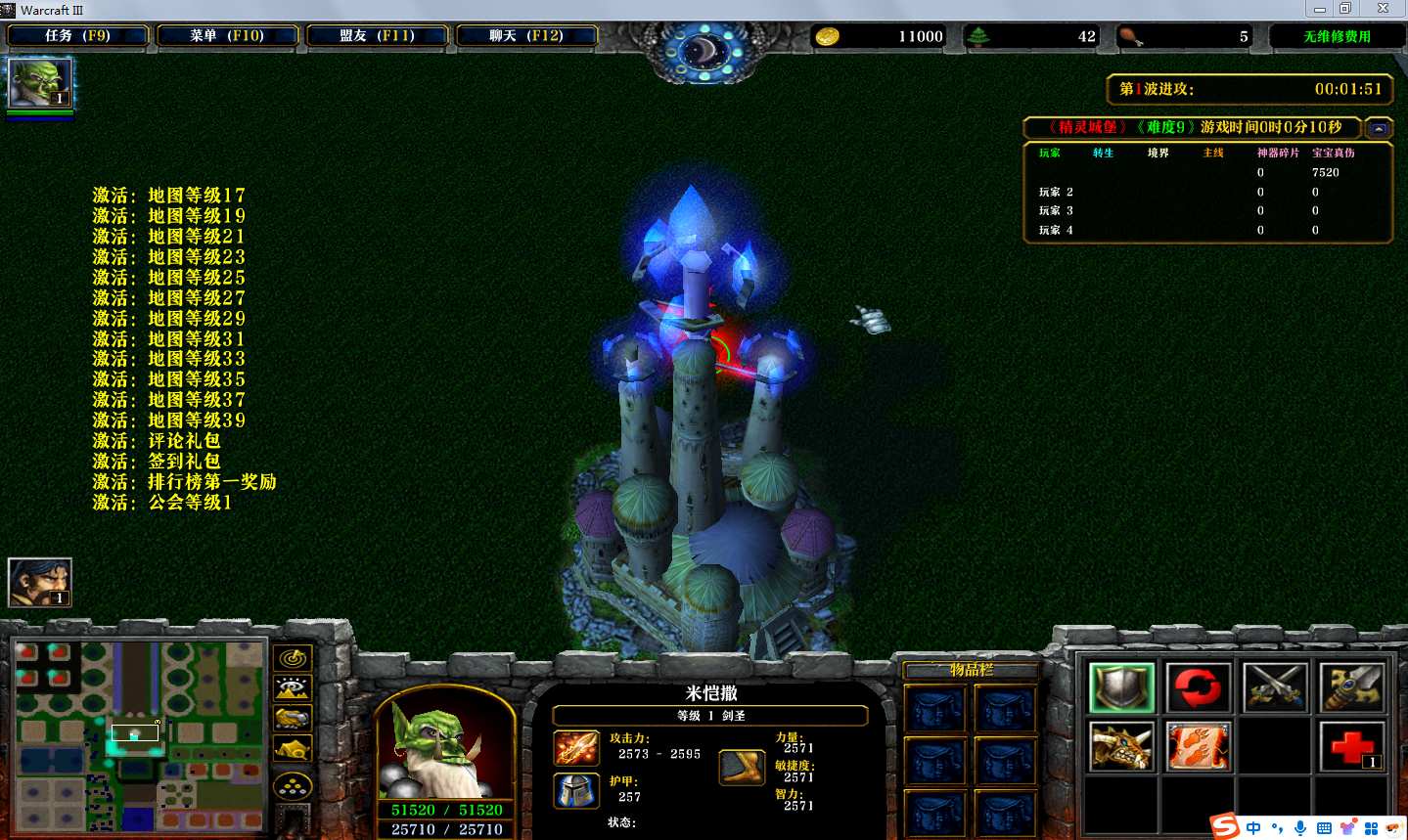
Task: Use the paw print scroll ability
Action: point(1199,747)
